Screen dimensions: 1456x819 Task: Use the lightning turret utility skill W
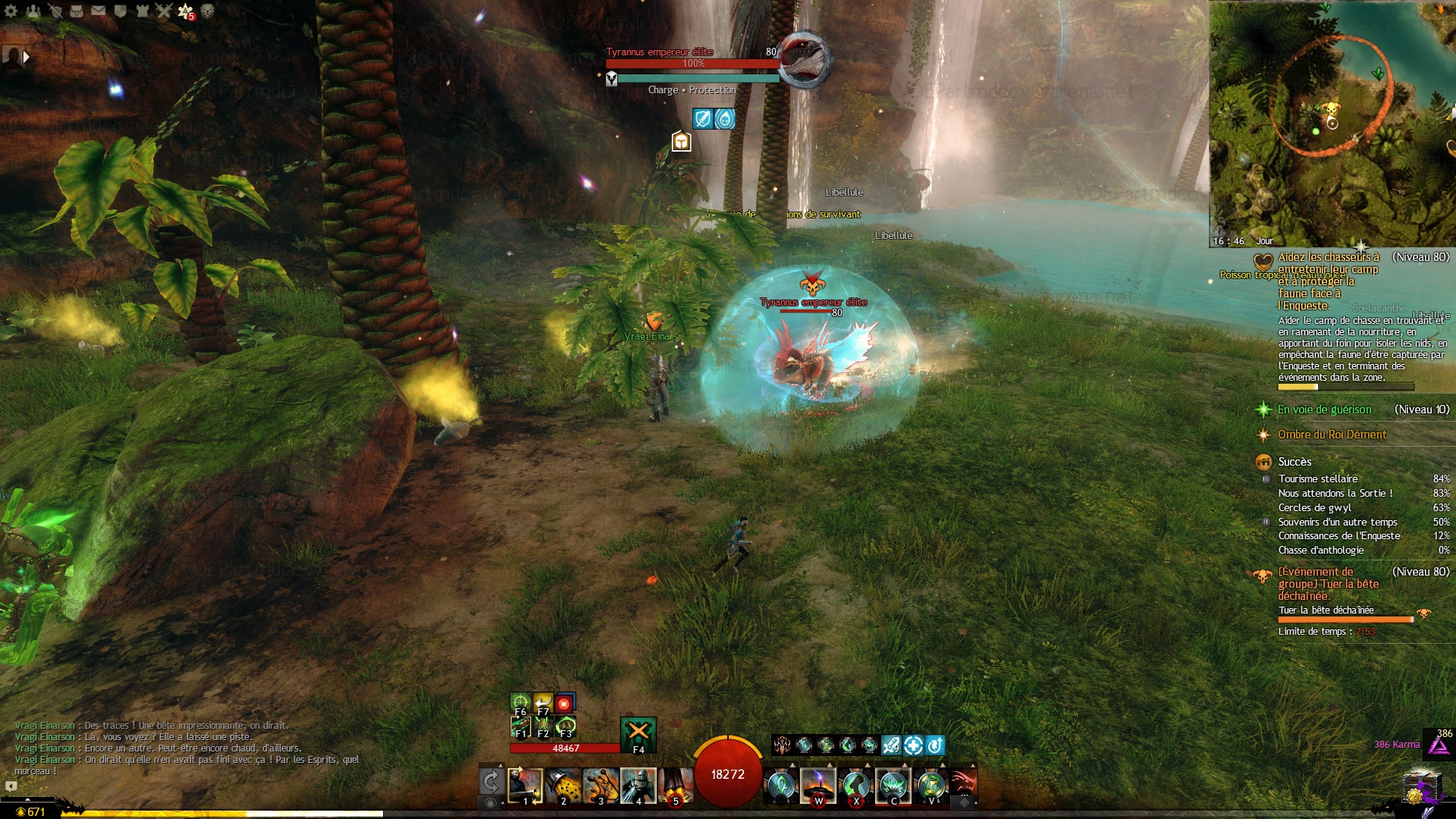point(818,786)
